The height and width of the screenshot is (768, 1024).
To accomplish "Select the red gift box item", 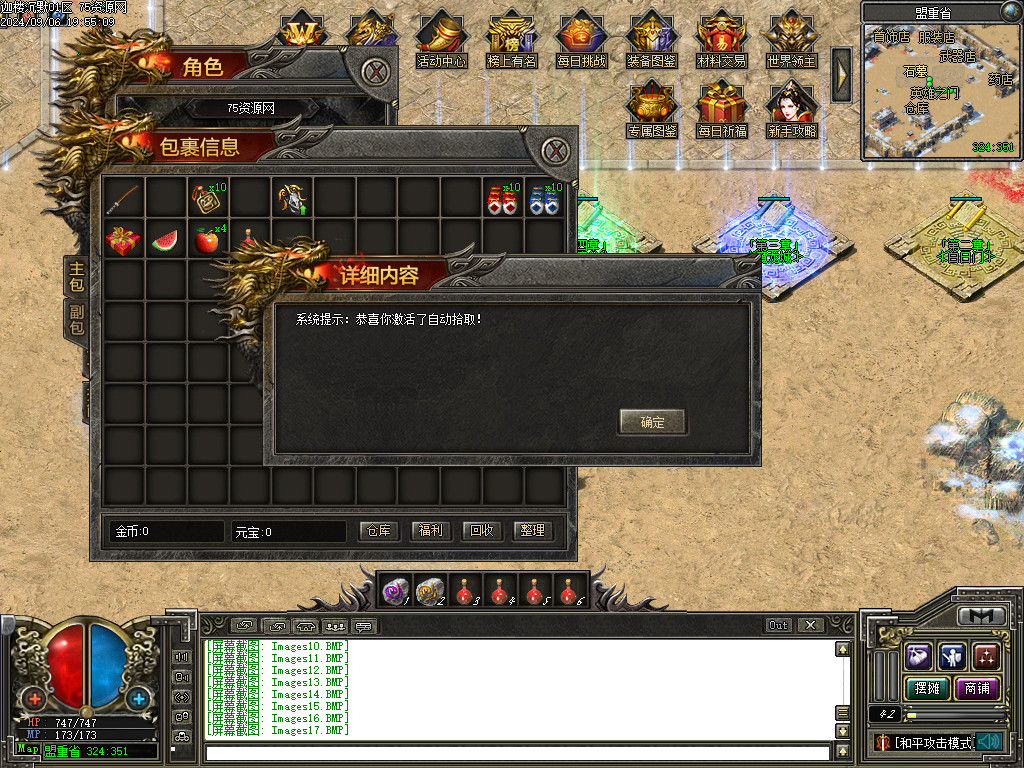I will (x=124, y=240).
